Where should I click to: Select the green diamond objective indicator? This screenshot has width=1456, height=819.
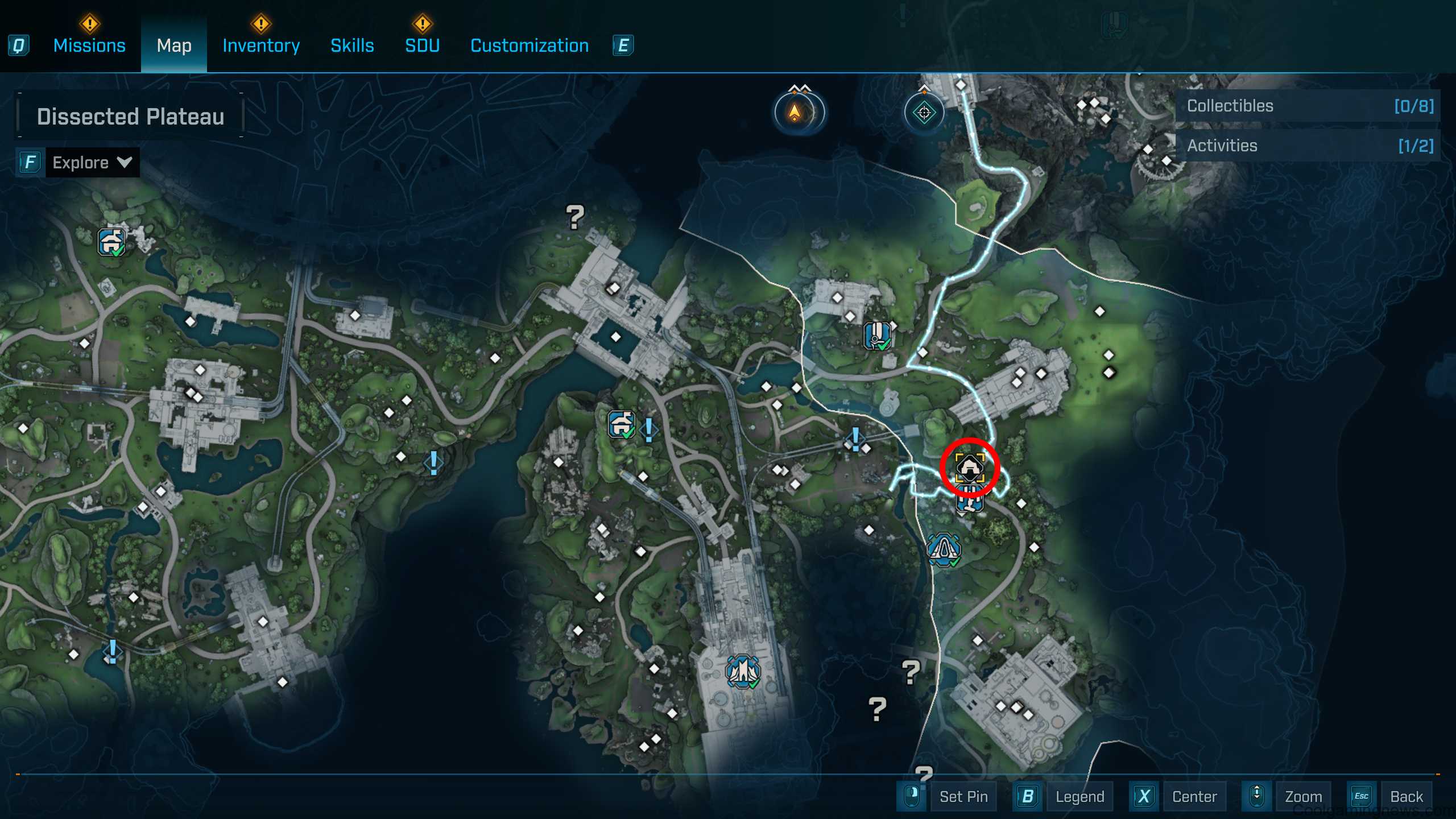pyautogui.click(x=924, y=113)
